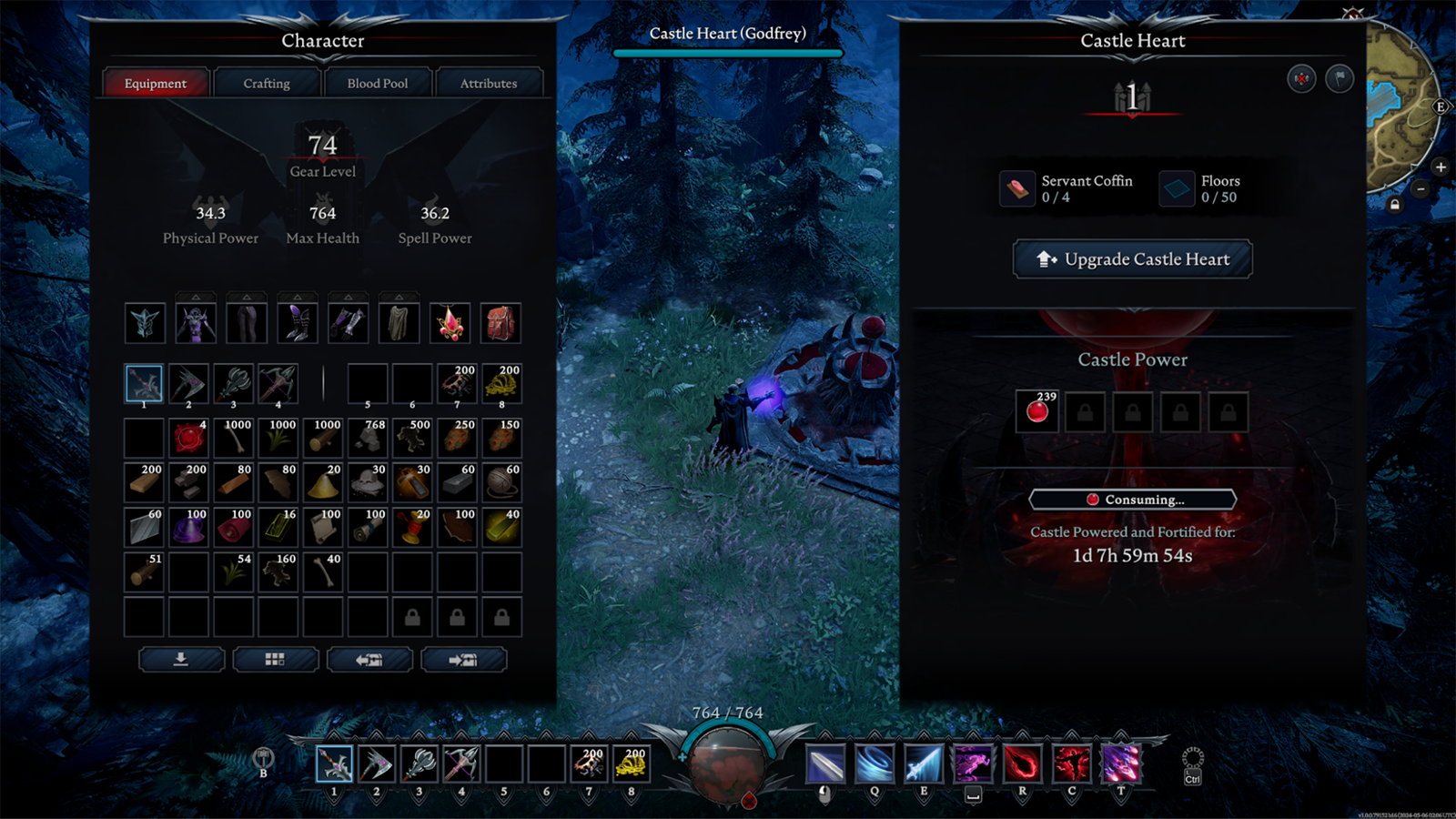
Task: Select the crossbow weapon in slot four
Action: pos(278,384)
